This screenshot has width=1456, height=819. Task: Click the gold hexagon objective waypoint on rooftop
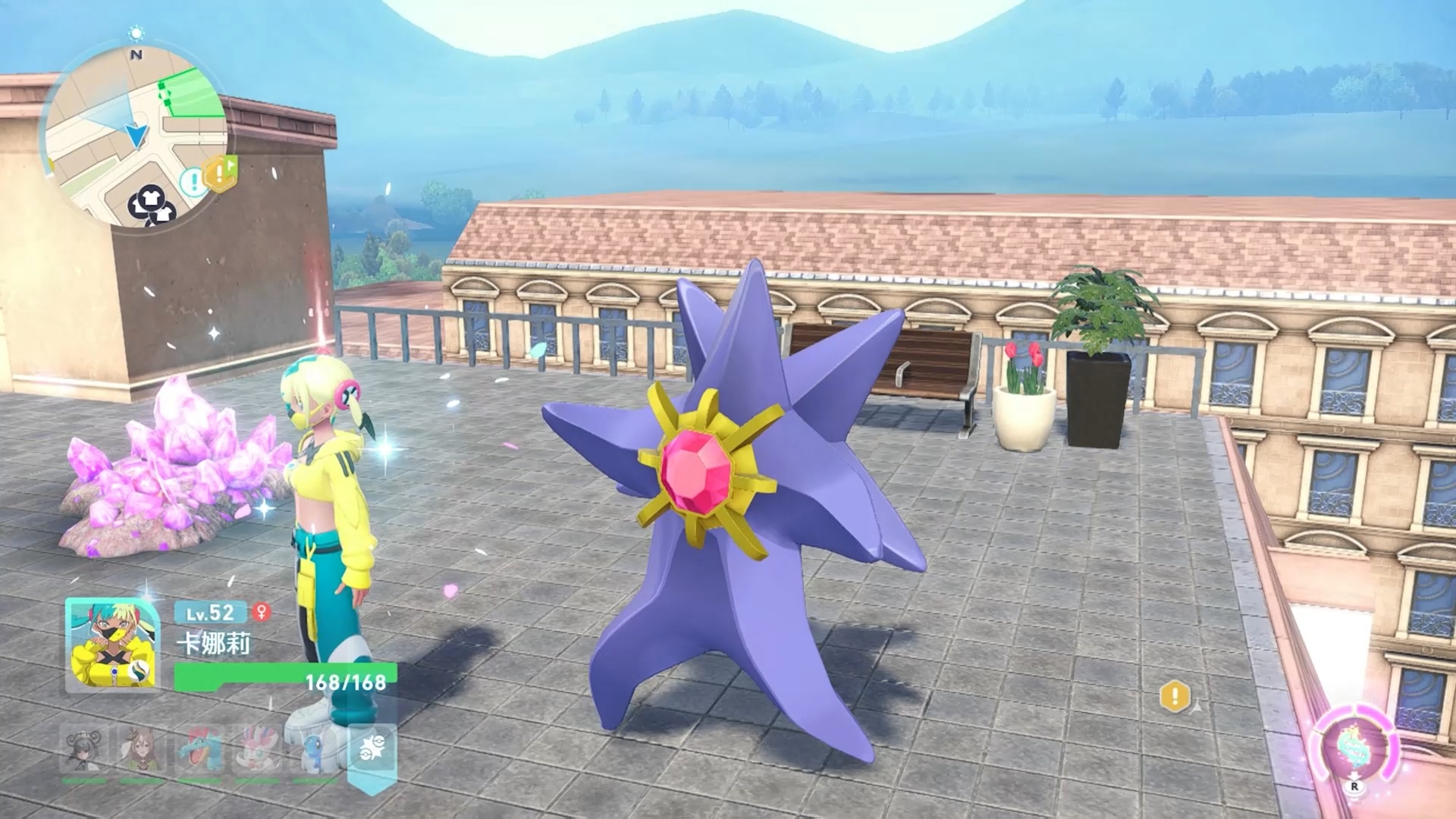(1175, 696)
